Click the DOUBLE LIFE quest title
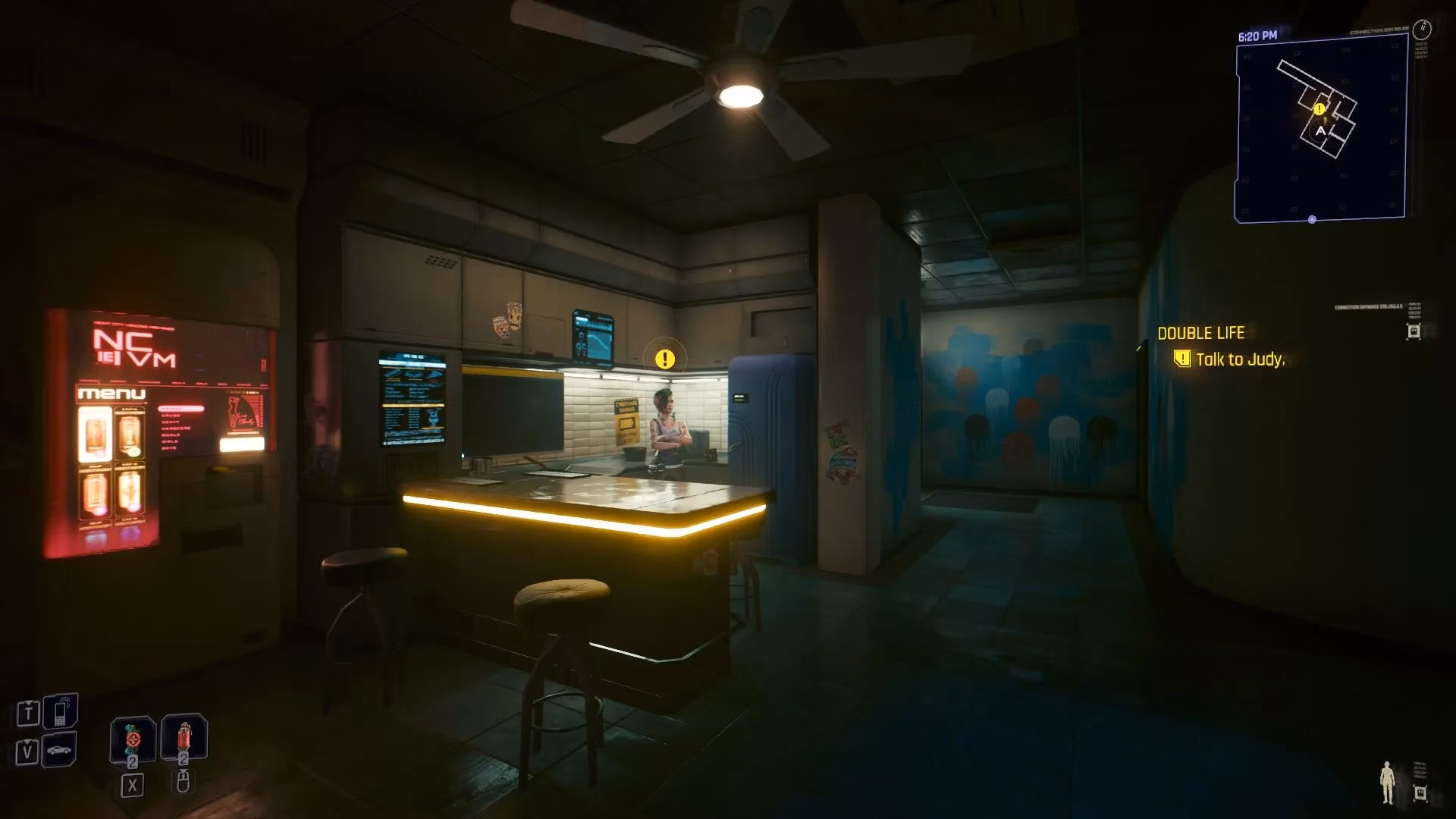 [x=1201, y=333]
